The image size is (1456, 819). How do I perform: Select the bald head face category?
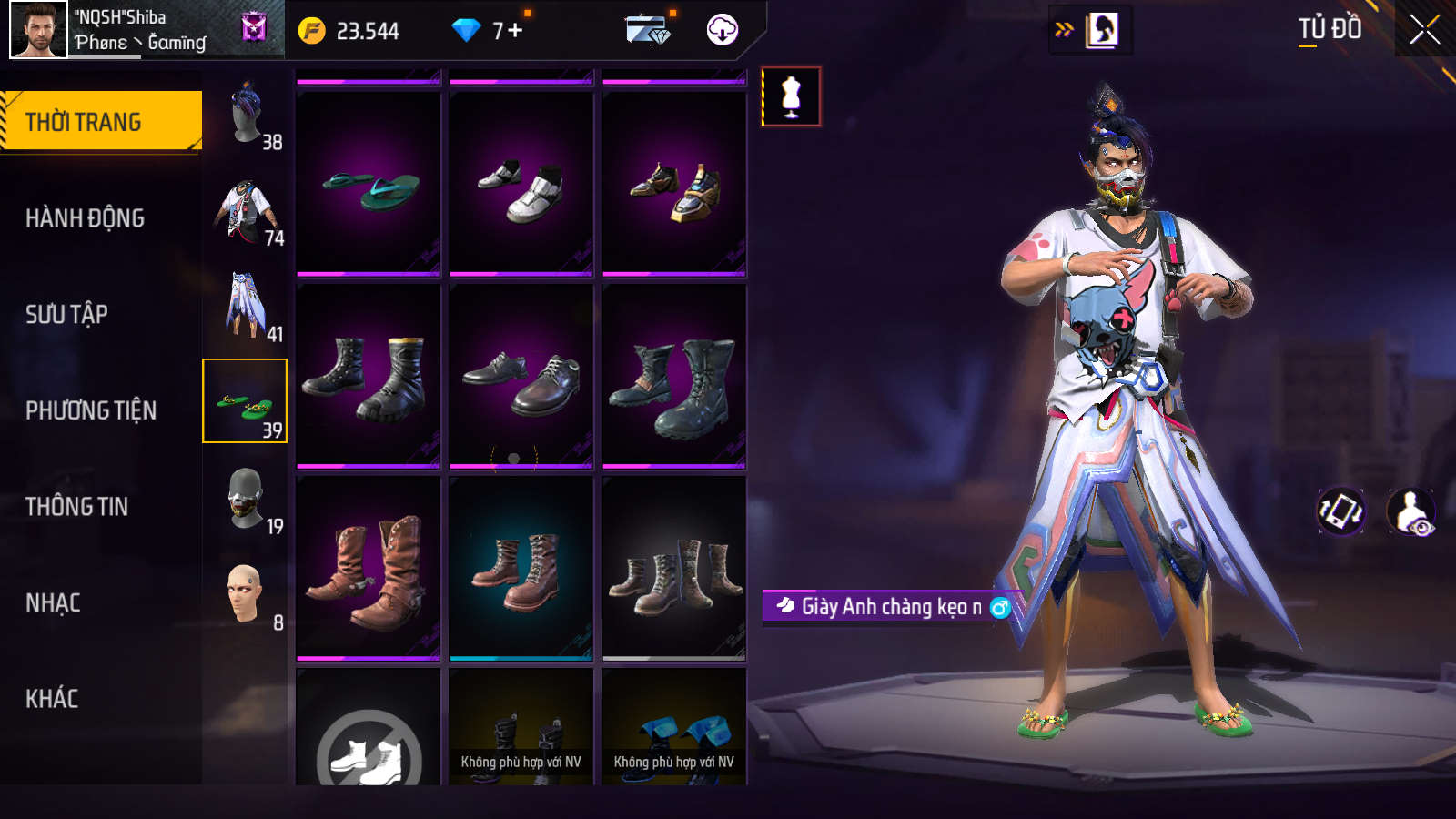[246, 595]
